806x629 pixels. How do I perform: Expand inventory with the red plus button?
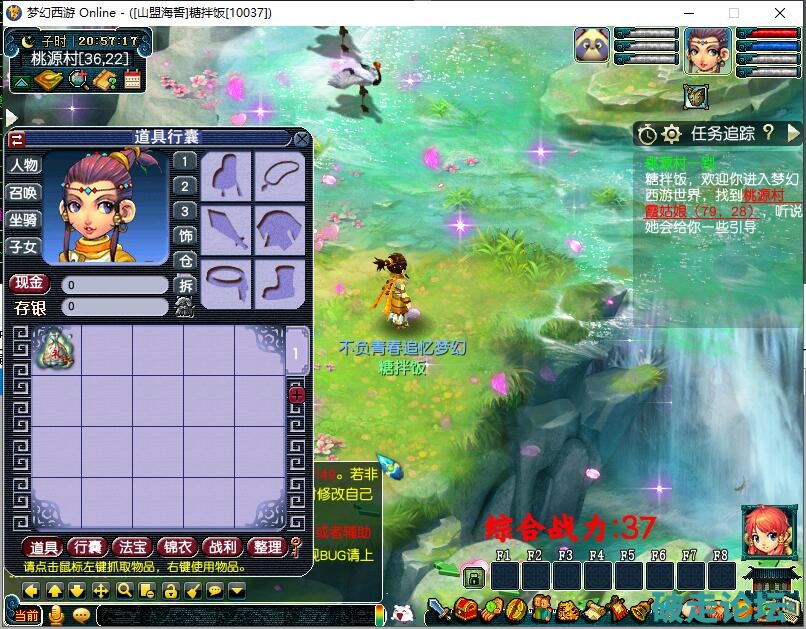coord(297,395)
